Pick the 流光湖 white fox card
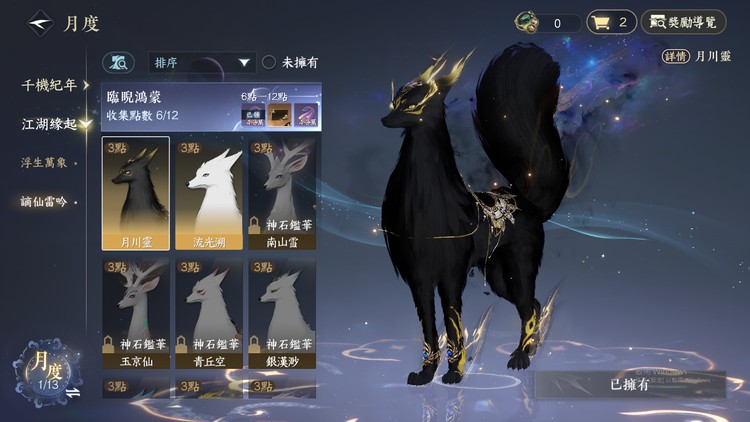Screen dimensions: 750x422 209,194
